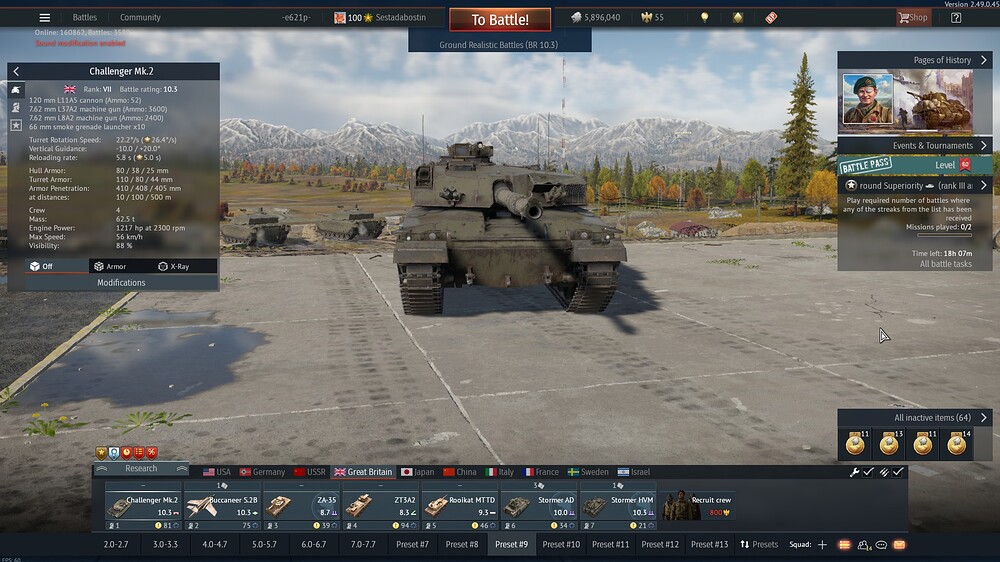1000x562 pixels.
Task: Choose the Stormer HVM vehicle slot
Action: click(617, 505)
